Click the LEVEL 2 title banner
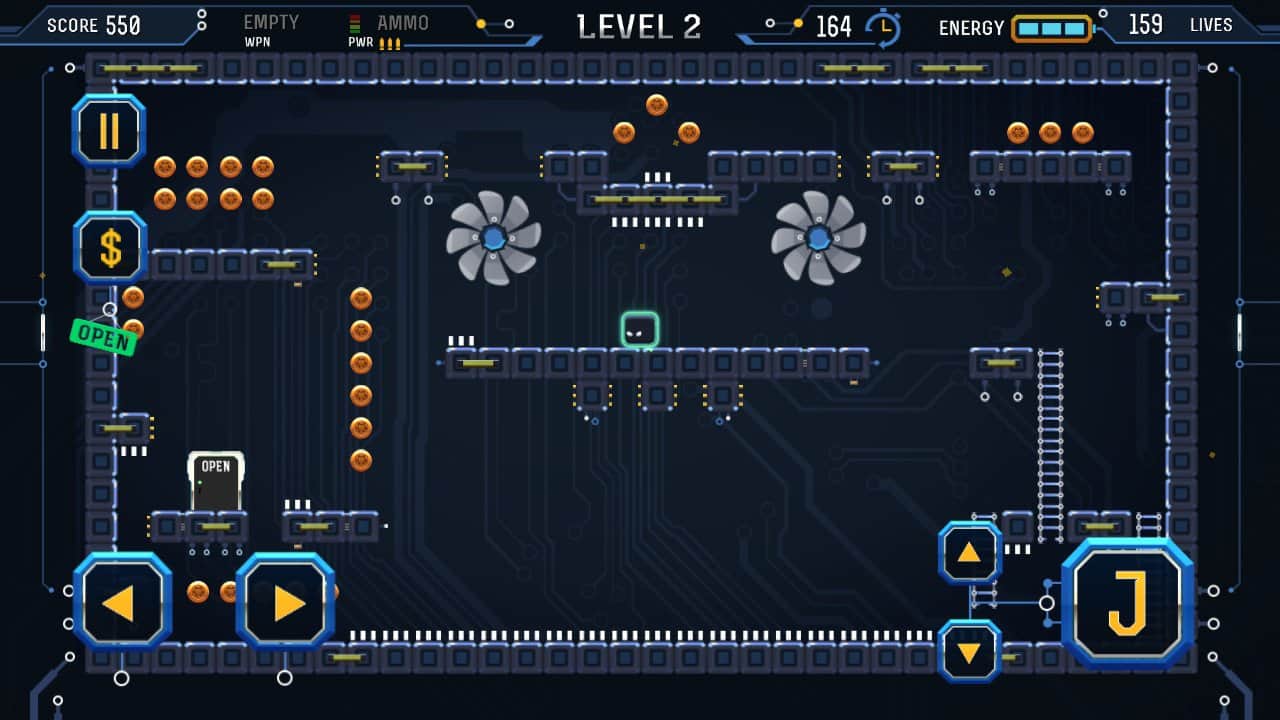Viewport: 1280px width, 720px height. (638, 25)
